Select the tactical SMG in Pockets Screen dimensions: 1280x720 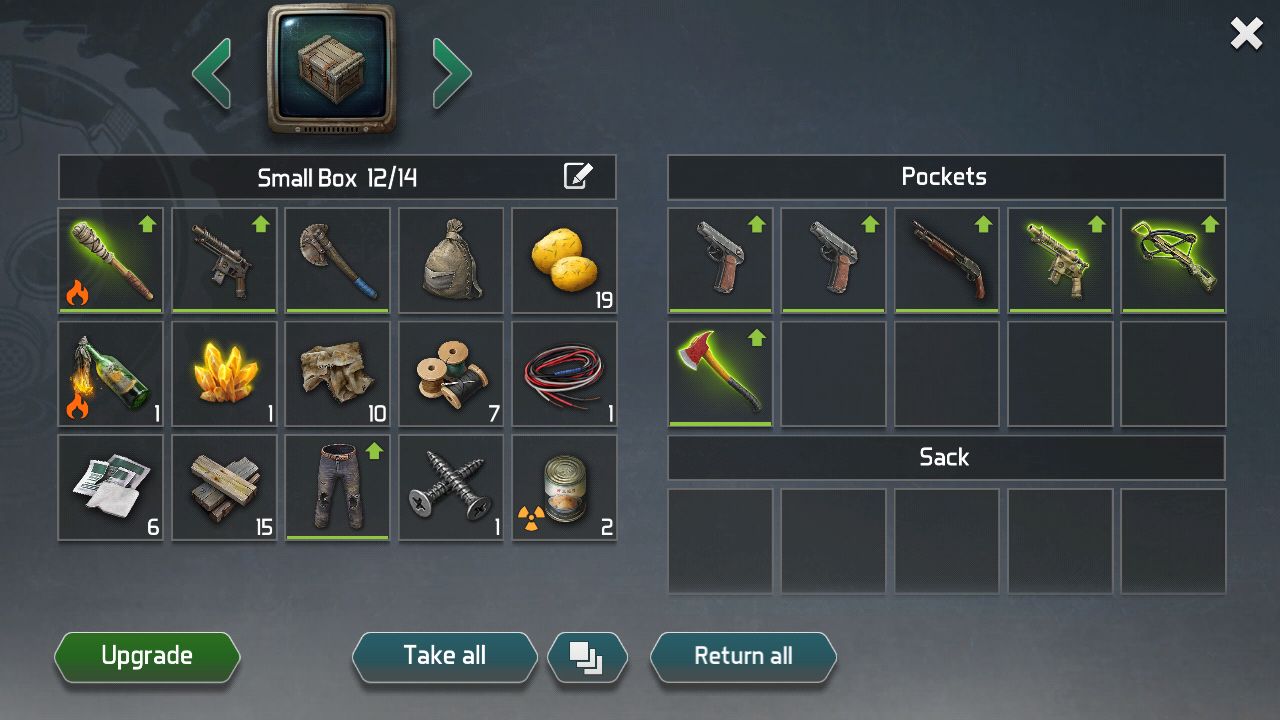[x=1060, y=260]
